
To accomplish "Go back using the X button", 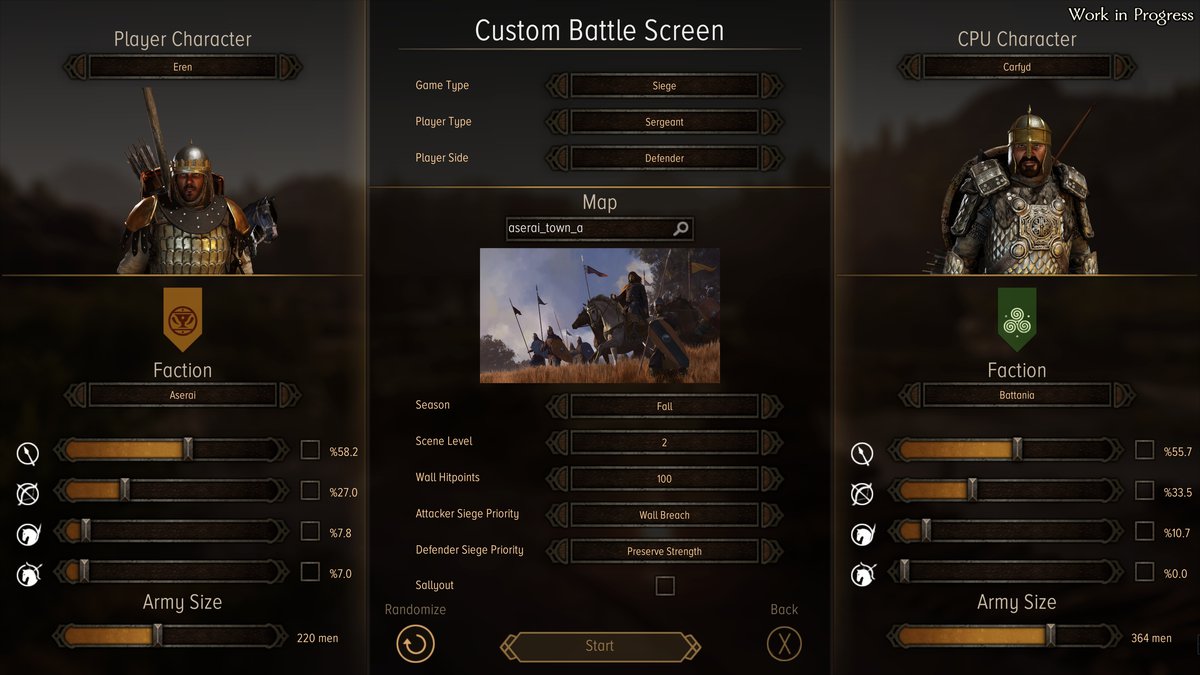I will [x=784, y=643].
